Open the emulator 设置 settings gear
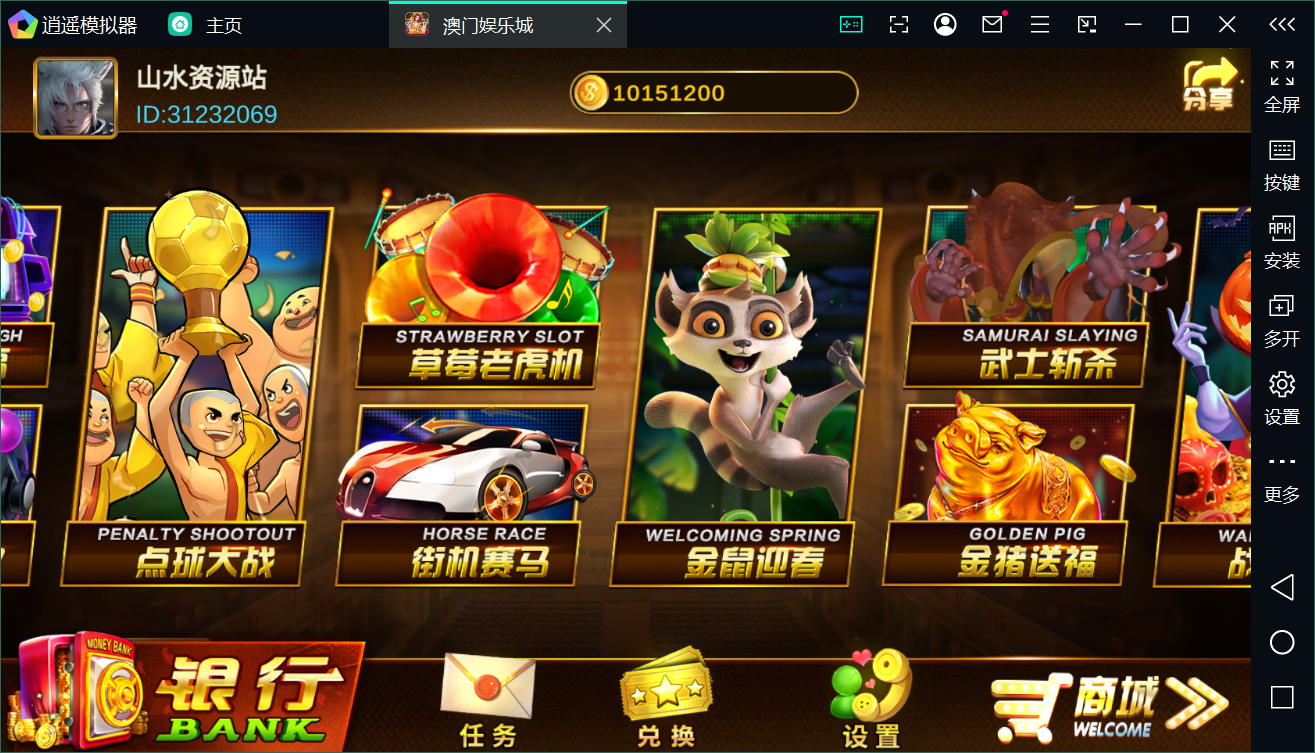 click(1283, 393)
